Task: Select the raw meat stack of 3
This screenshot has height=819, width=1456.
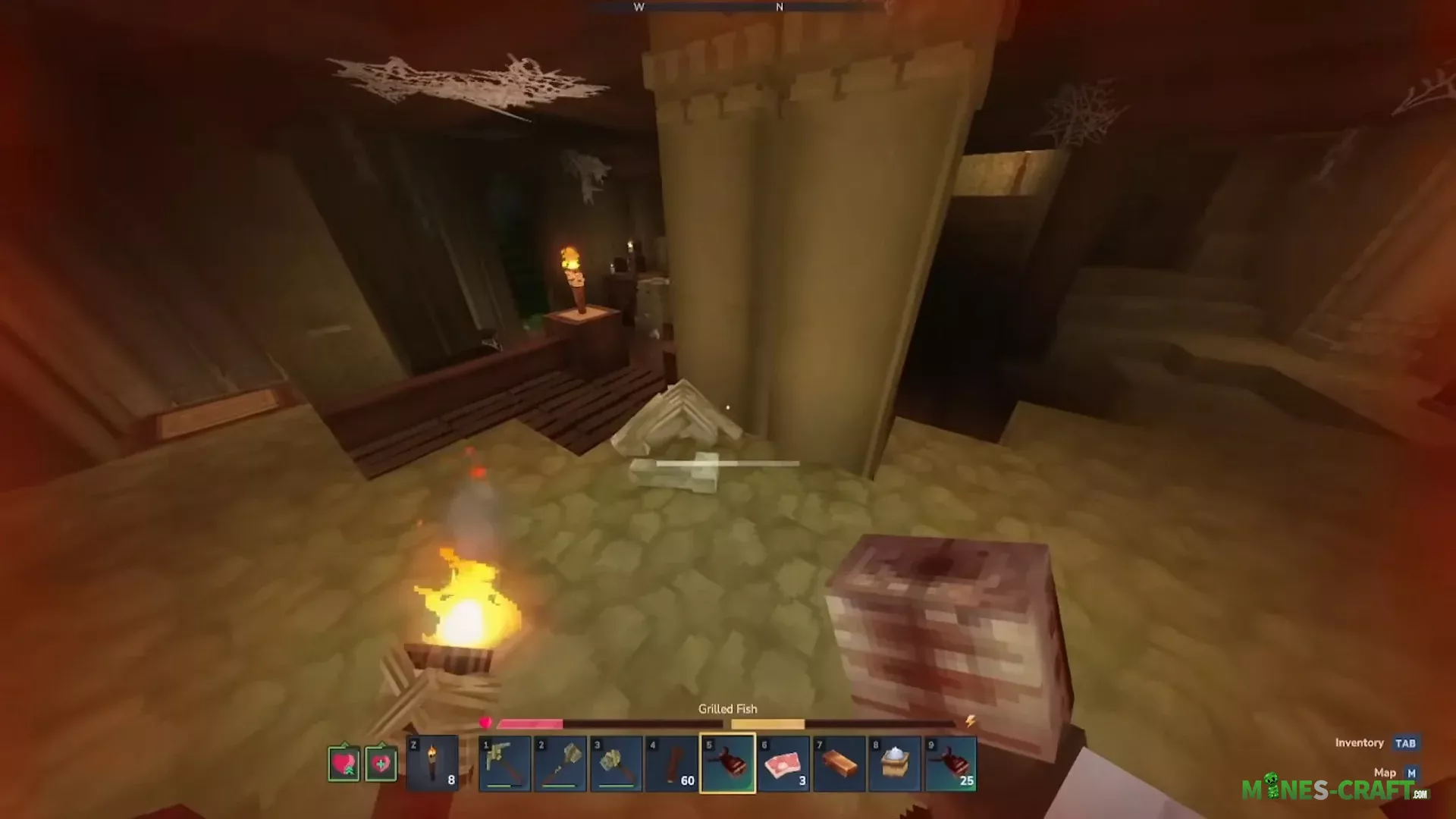Action: 783,763
